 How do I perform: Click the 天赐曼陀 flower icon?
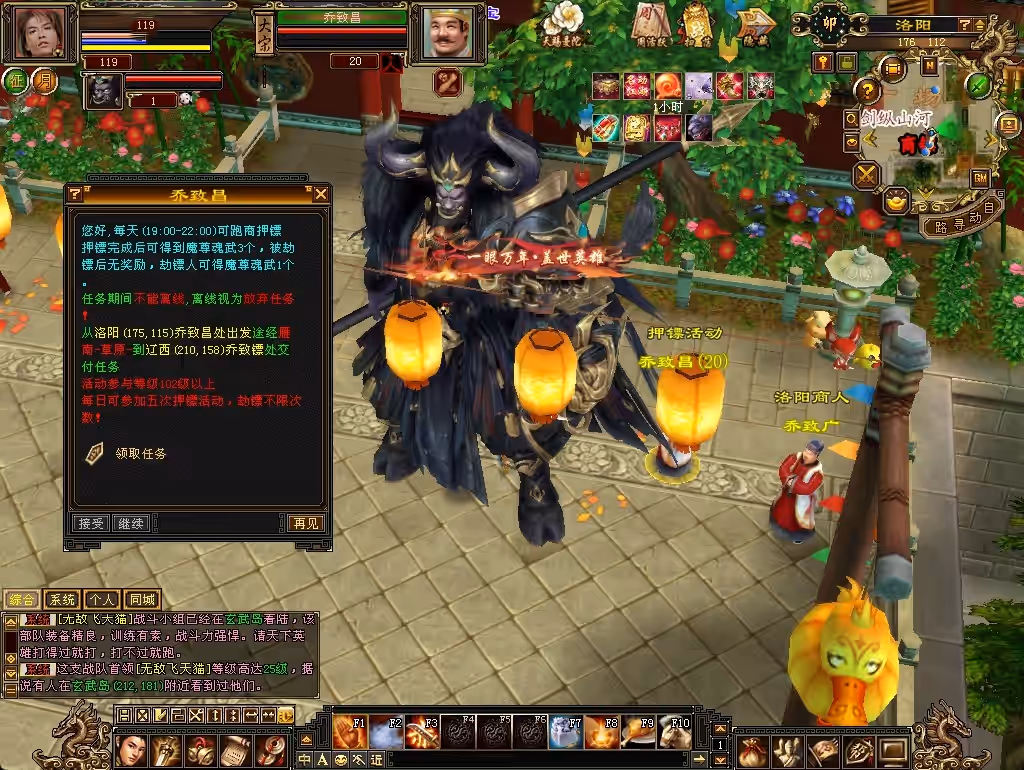tap(565, 22)
